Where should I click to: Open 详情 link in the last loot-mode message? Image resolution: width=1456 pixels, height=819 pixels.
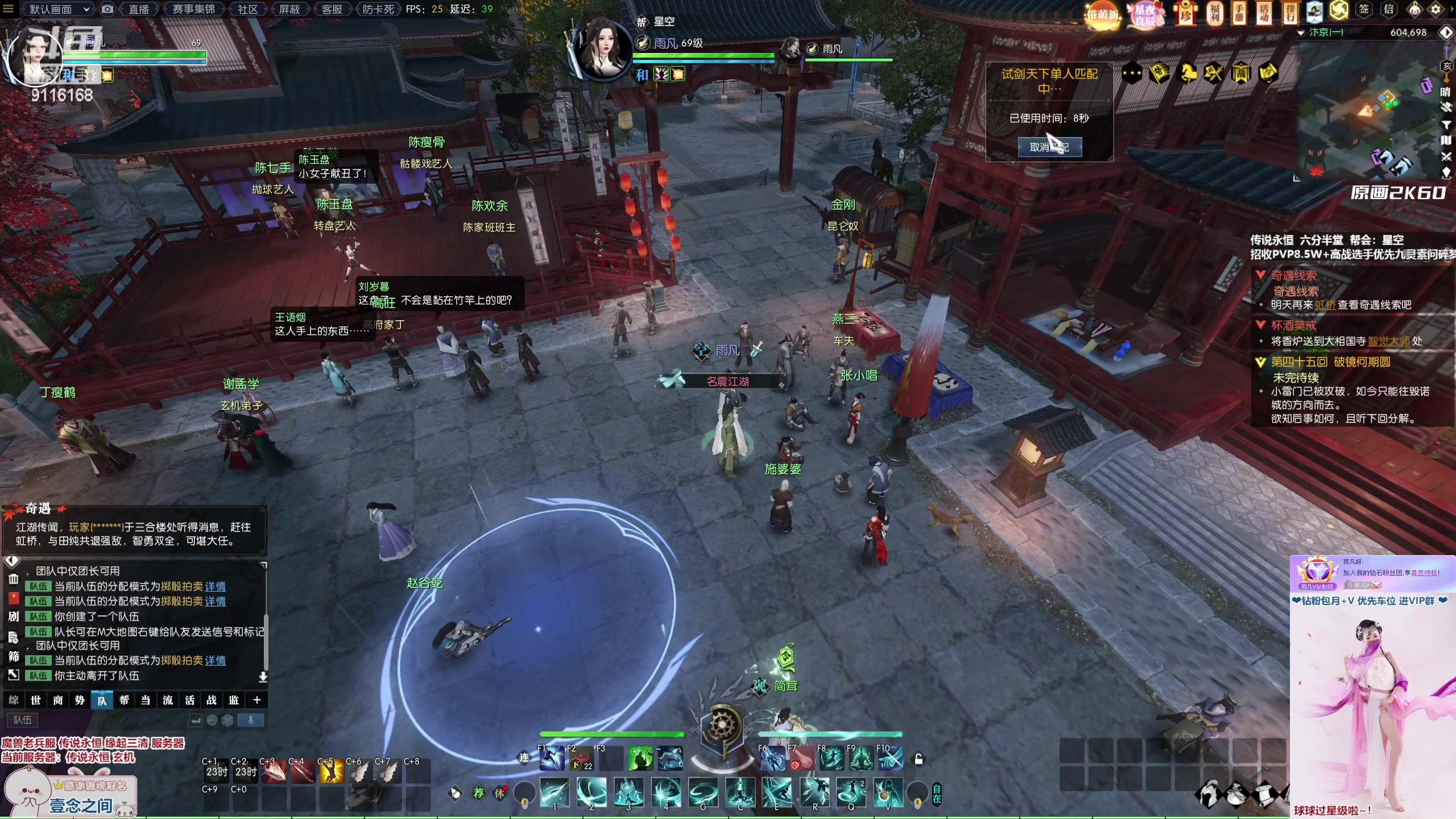pyautogui.click(x=215, y=660)
